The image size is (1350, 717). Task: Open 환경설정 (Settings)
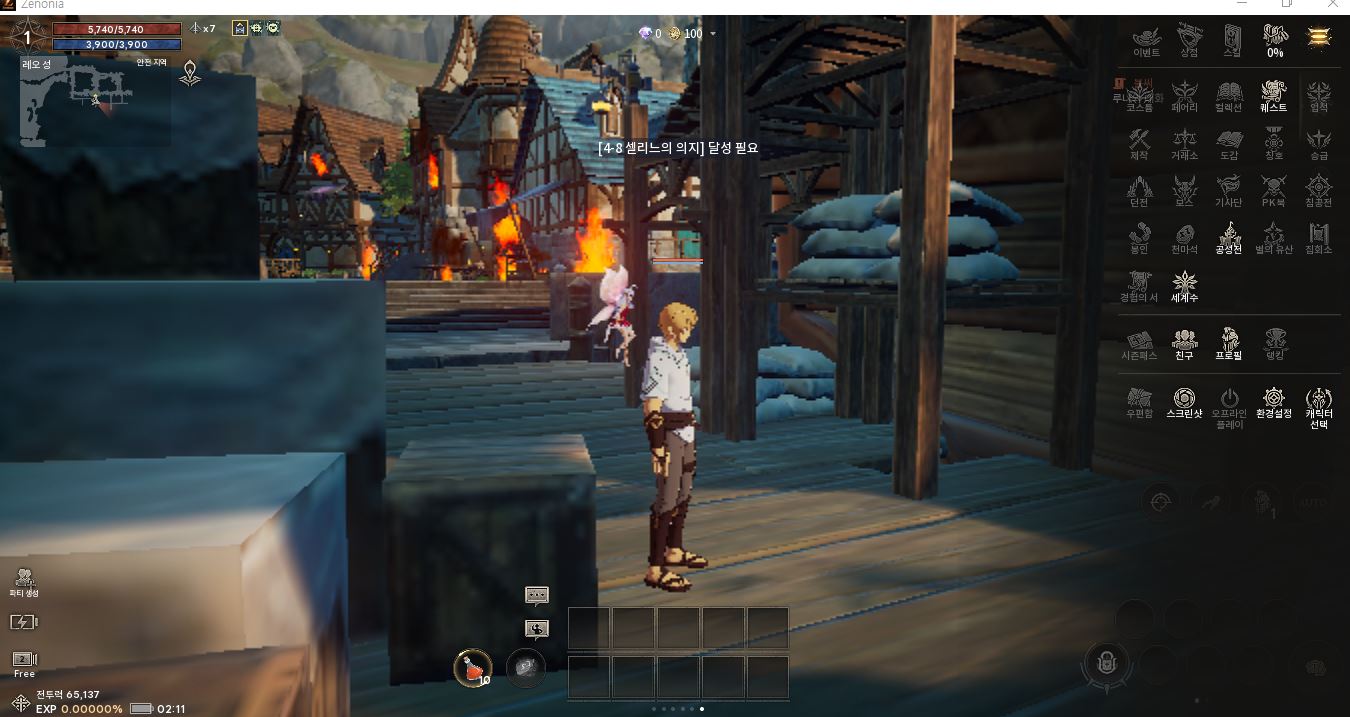coord(1274,401)
